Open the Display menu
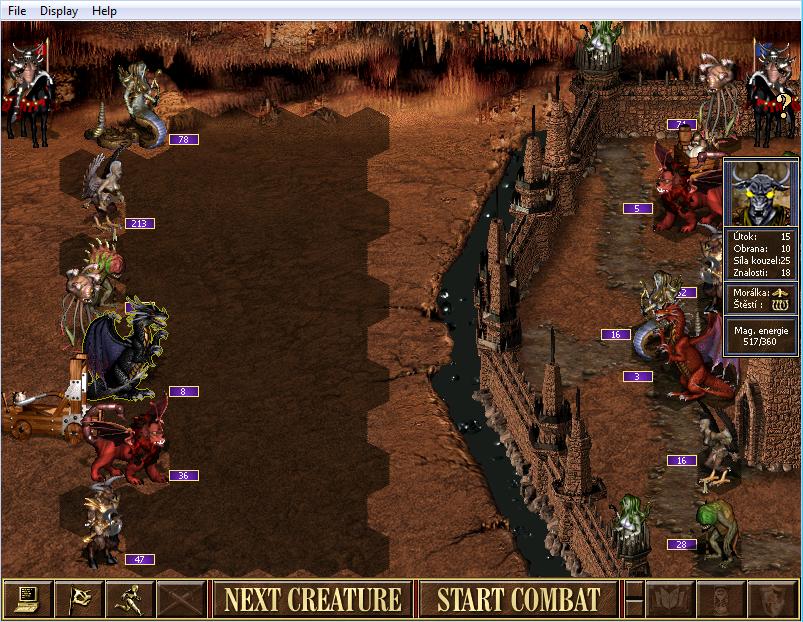This screenshot has width=803, height=622. [59, 11]
